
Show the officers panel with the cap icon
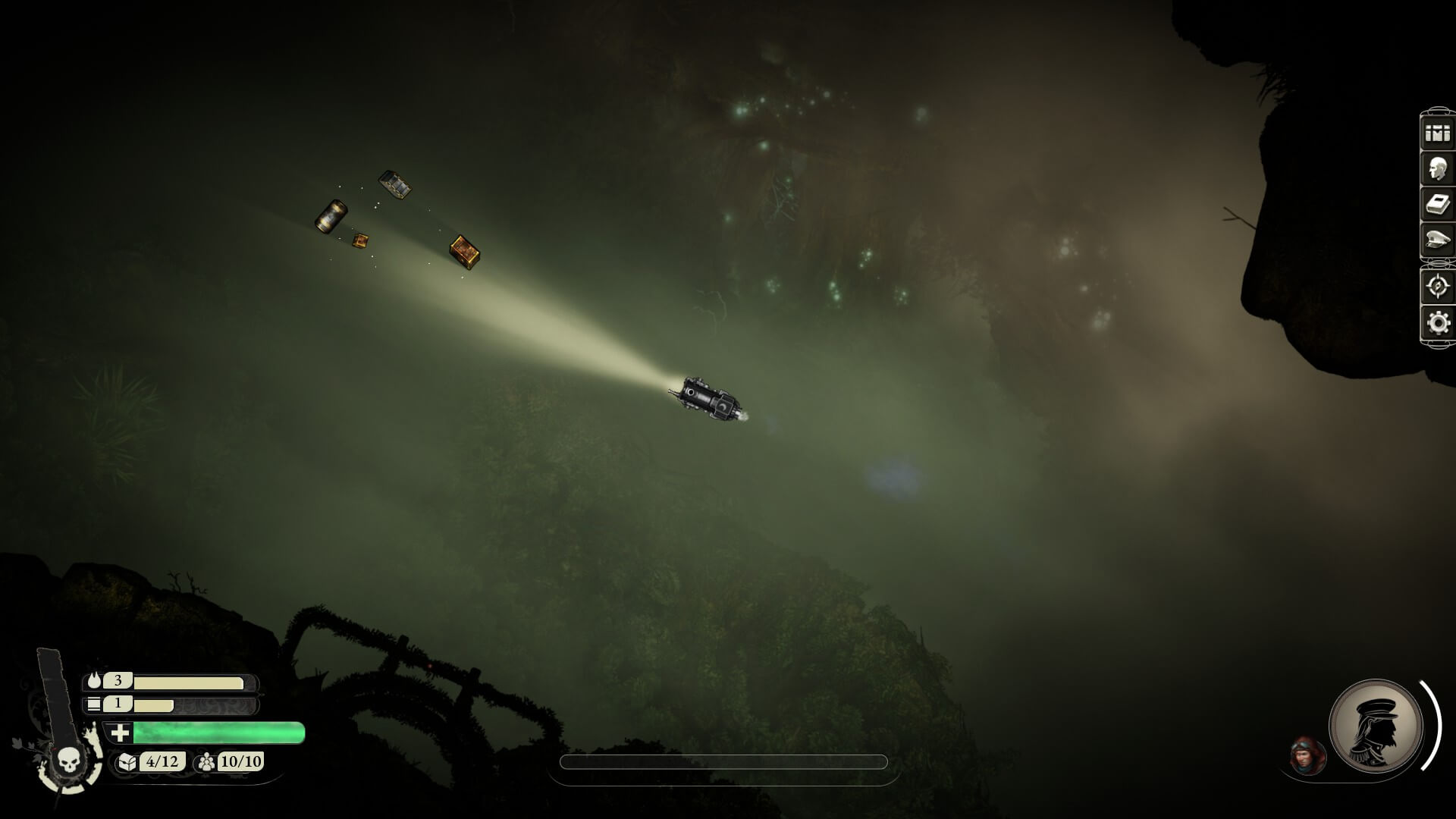[1437, 241]
